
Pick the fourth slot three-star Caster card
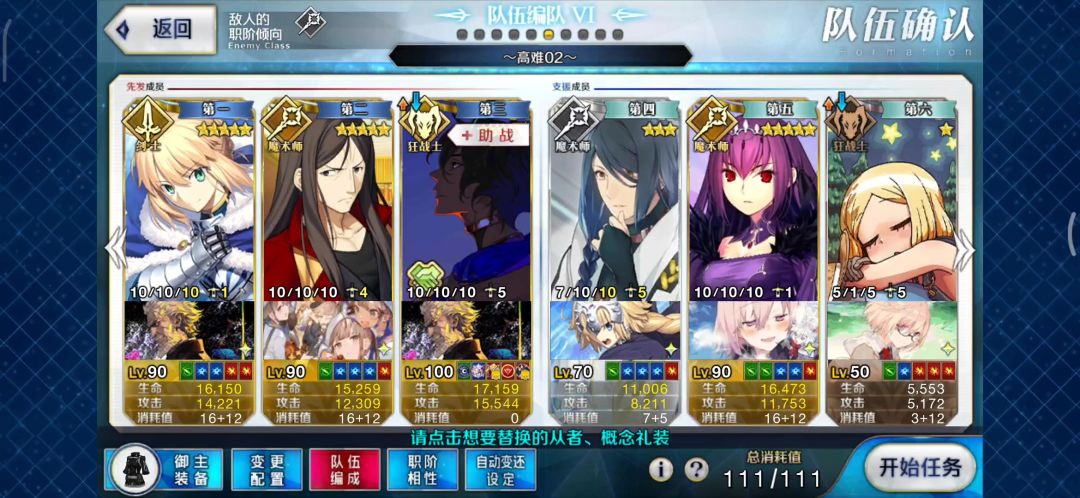click(x=615, y=210)
